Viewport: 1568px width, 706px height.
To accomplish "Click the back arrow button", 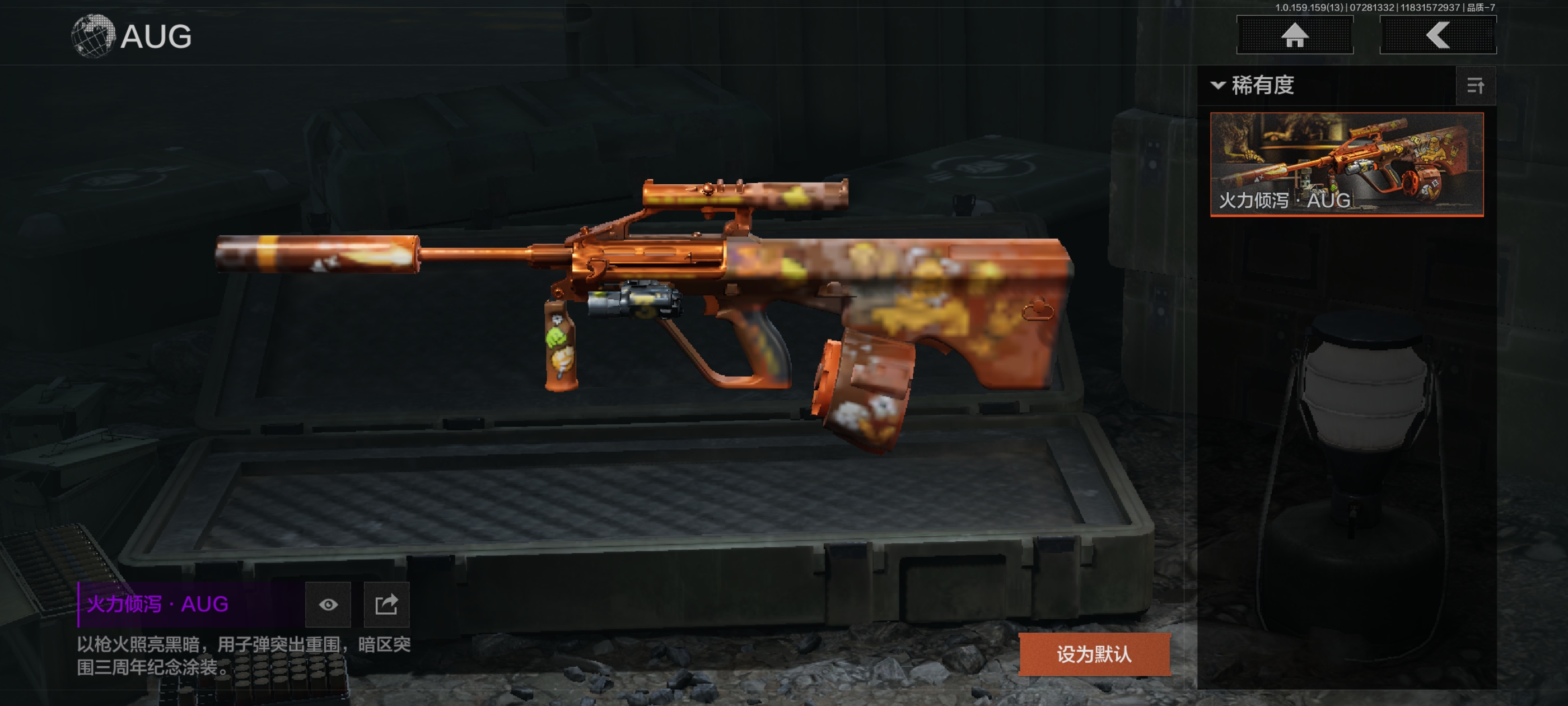I will 1437,35.
